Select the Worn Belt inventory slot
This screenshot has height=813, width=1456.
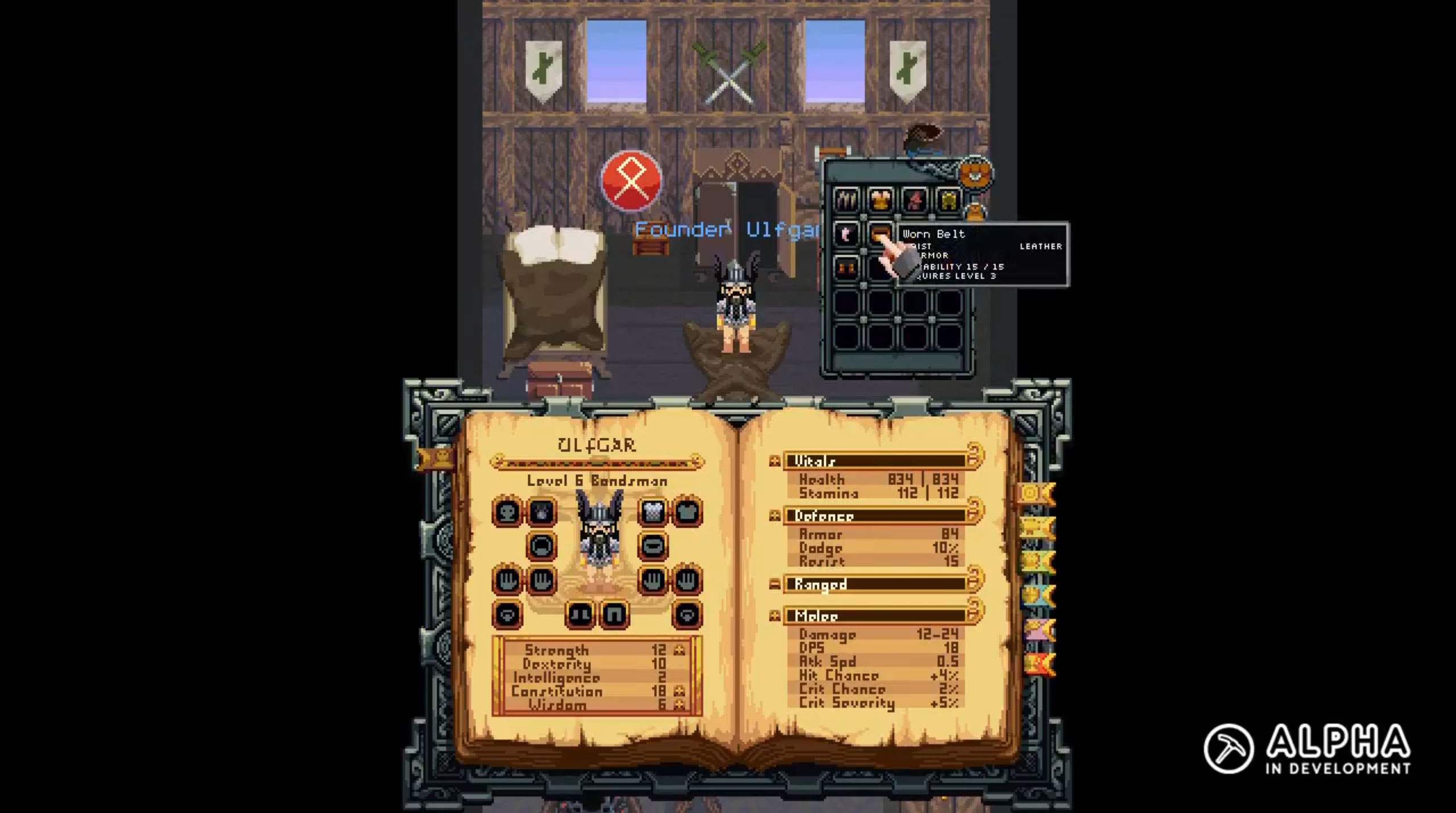click(x=880, y=234)
